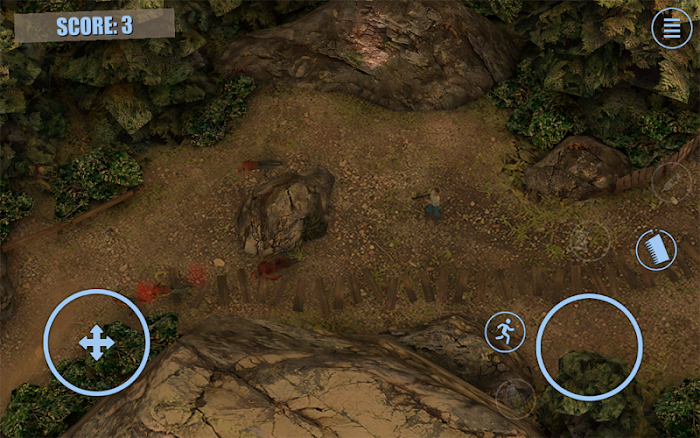
Task: Tap the movement joystick with arrows
Action: [x=97, y=343]
